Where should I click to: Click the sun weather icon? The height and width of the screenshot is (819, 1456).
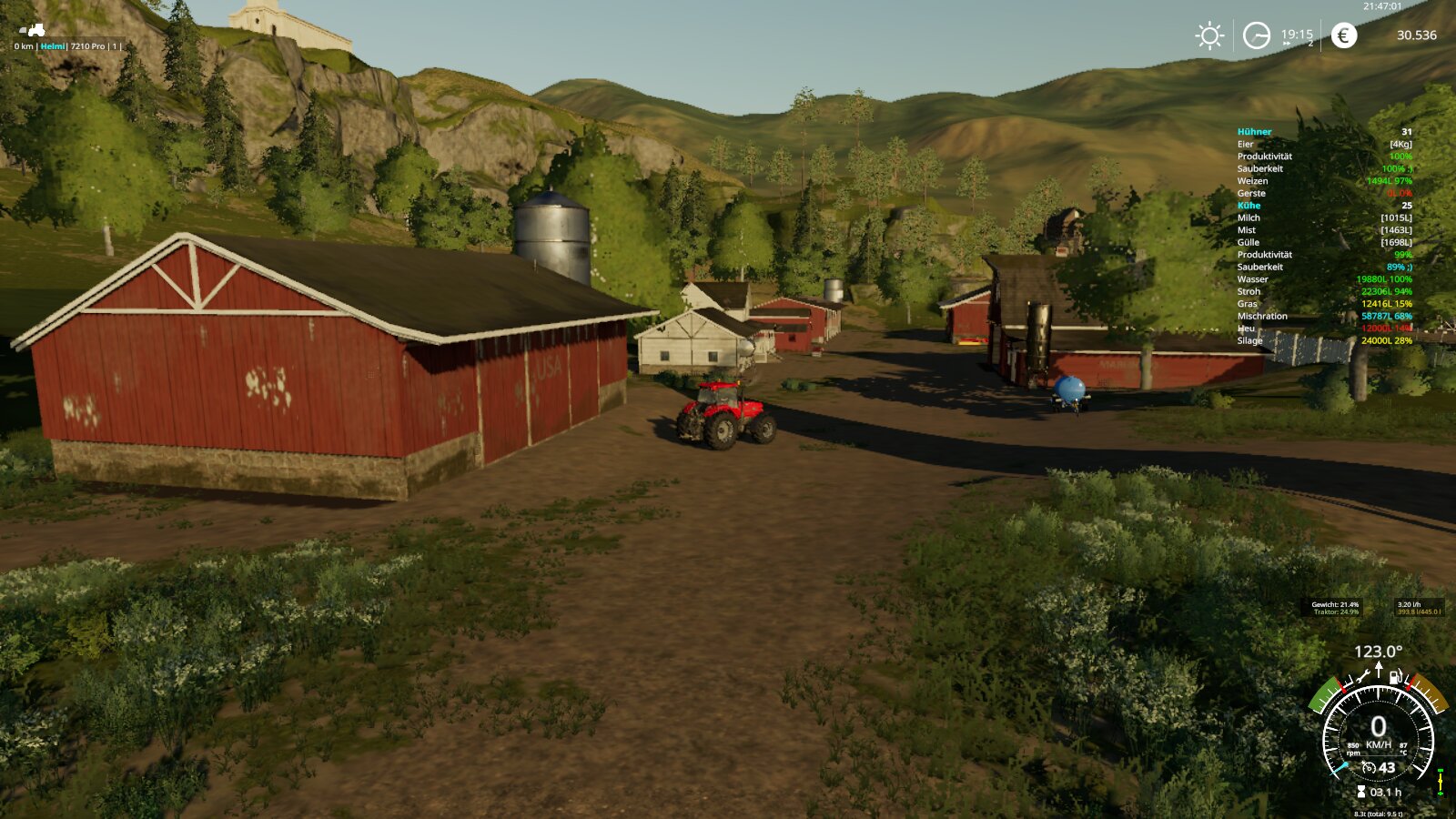pyautogui.click(x=1209, y=35)
